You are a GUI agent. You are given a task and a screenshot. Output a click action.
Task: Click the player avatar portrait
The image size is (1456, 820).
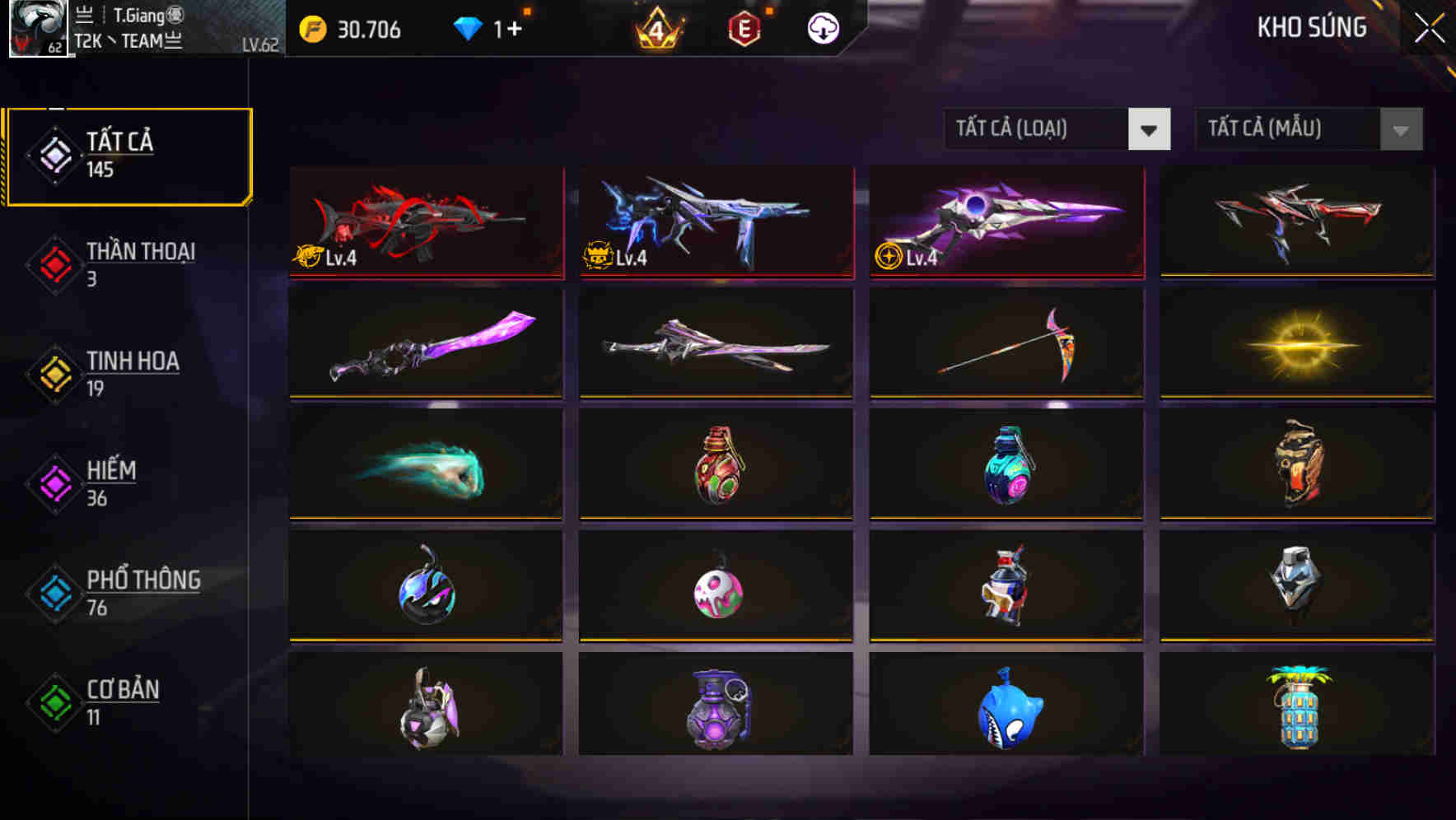[x=39, y=30]
